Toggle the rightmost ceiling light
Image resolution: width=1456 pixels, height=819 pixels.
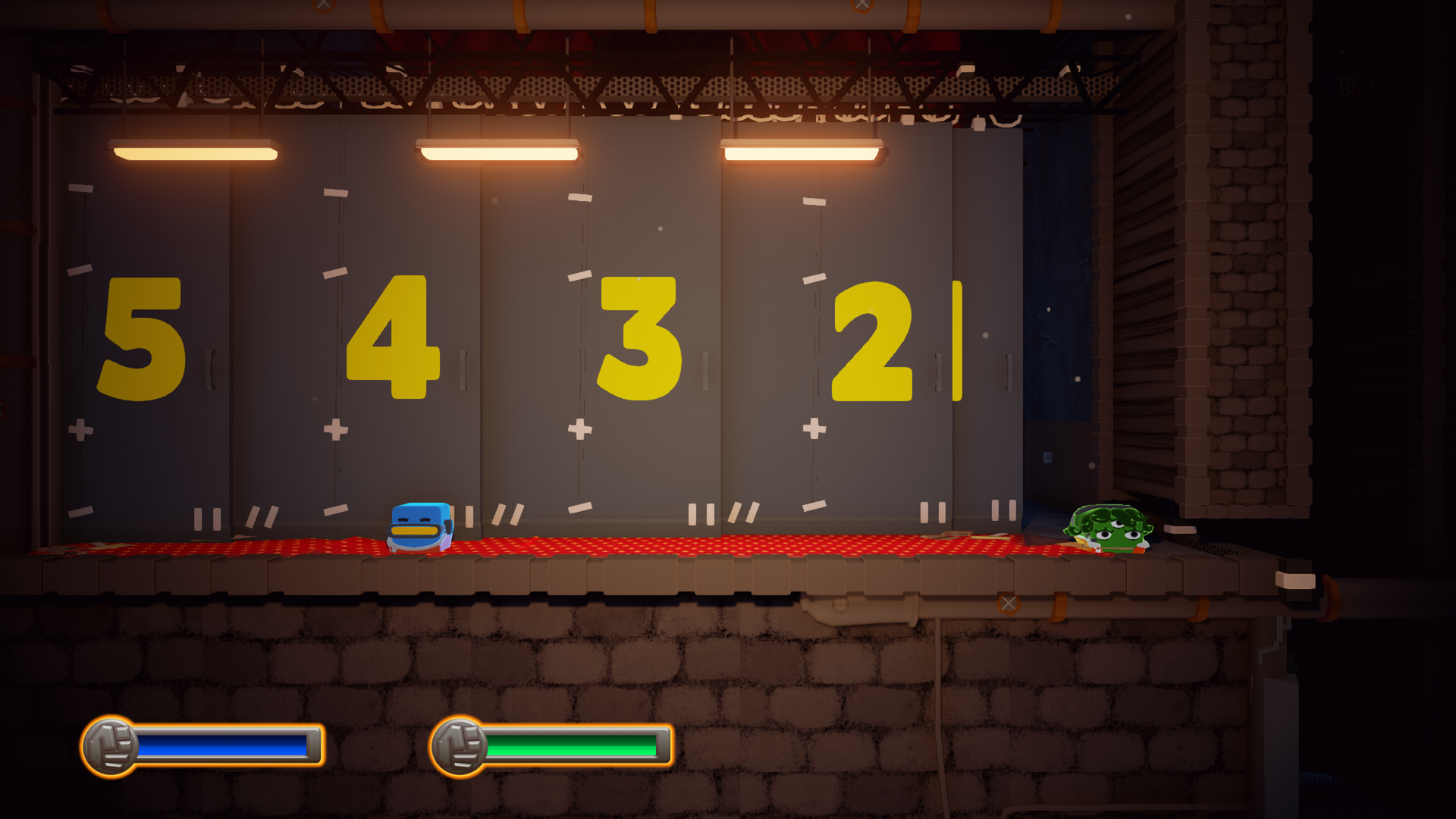click(802, 150)
